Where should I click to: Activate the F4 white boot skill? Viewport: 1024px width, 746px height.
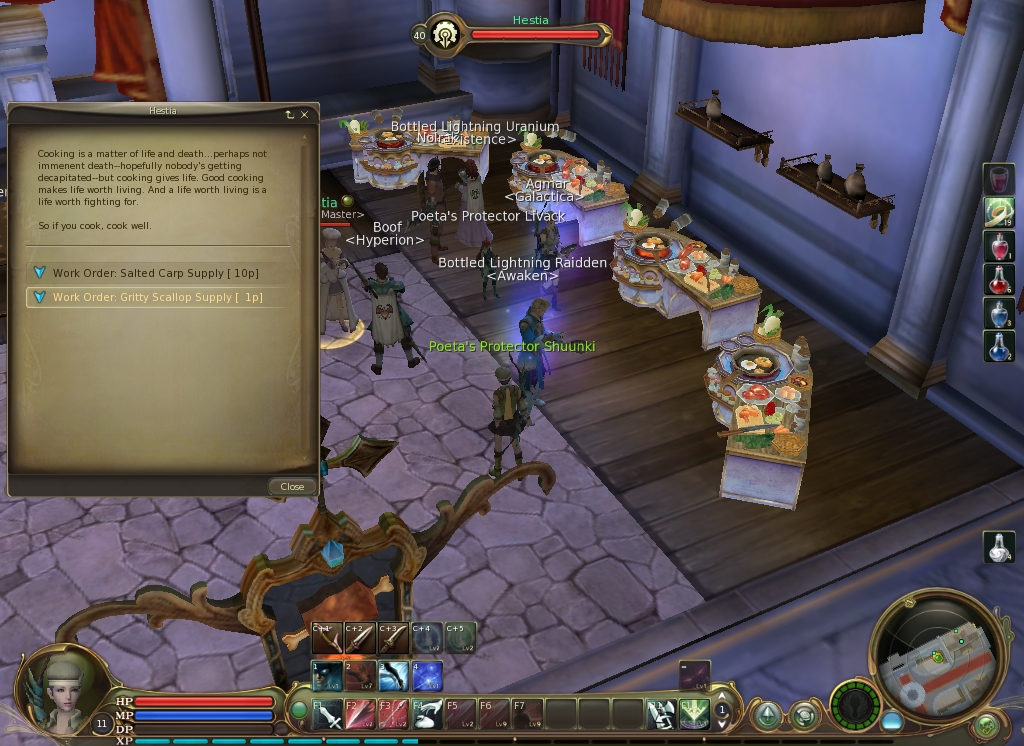pyautogui.click(x=428, y=714)
